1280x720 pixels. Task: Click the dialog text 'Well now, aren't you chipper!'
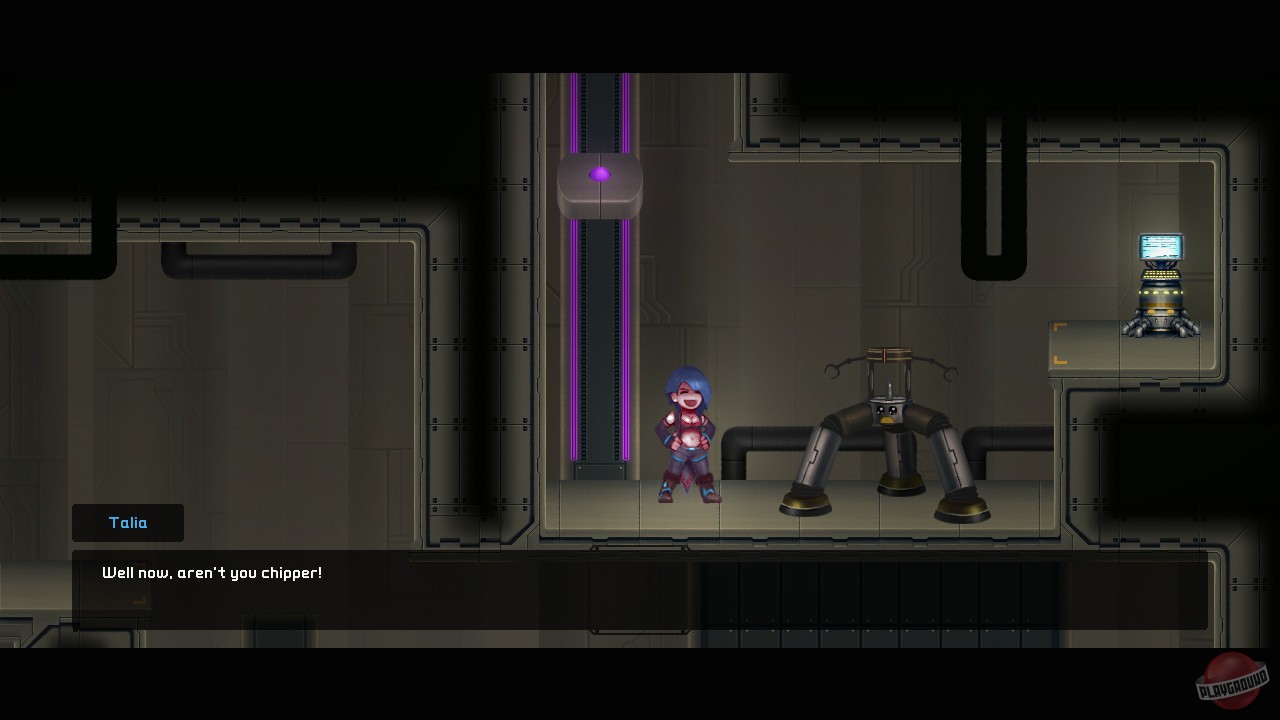coord(210,572)
